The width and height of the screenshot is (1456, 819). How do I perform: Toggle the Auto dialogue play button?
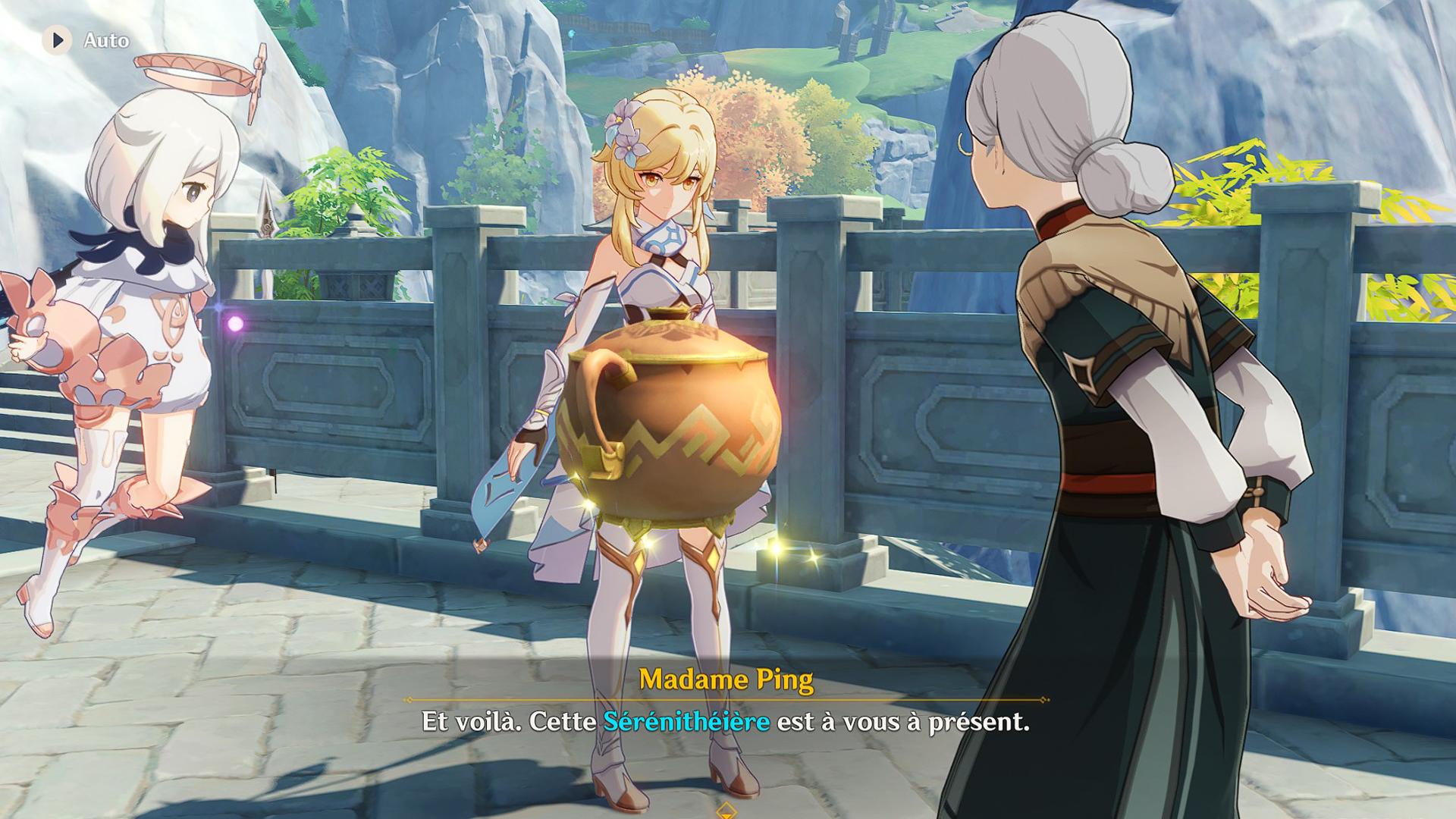[x=58, y=40]
